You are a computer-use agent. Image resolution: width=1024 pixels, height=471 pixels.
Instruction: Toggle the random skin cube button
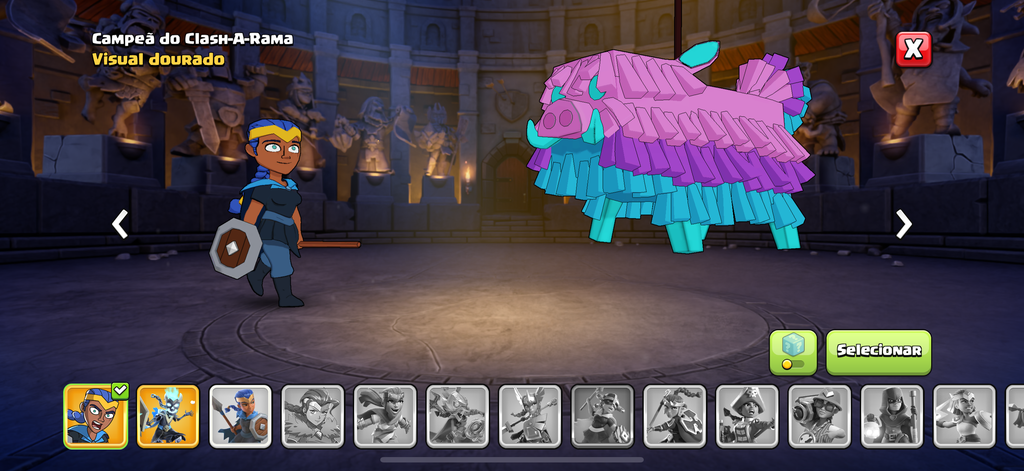coord(792,352)
